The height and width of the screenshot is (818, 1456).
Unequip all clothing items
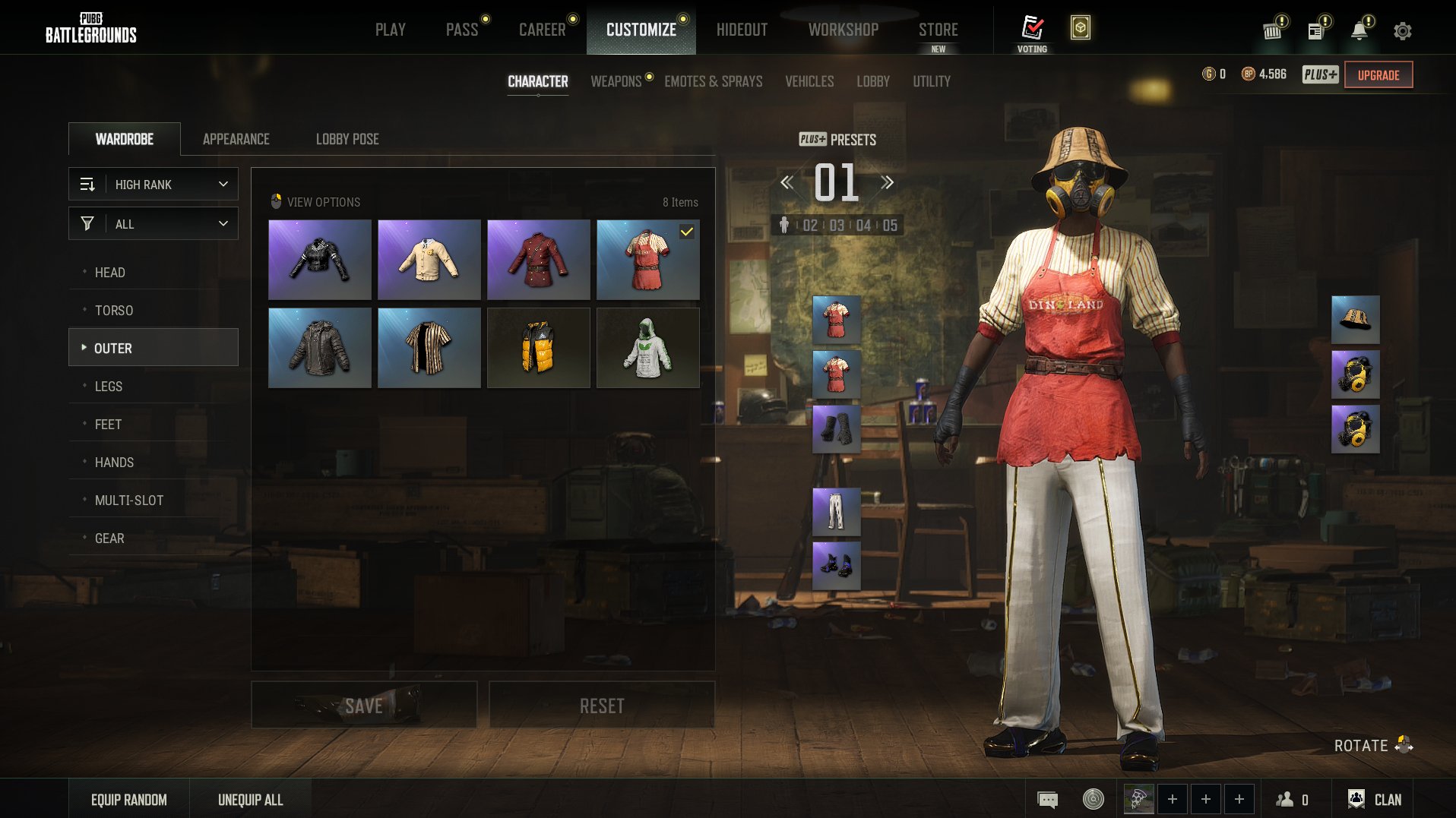click(x=250, y=800)
